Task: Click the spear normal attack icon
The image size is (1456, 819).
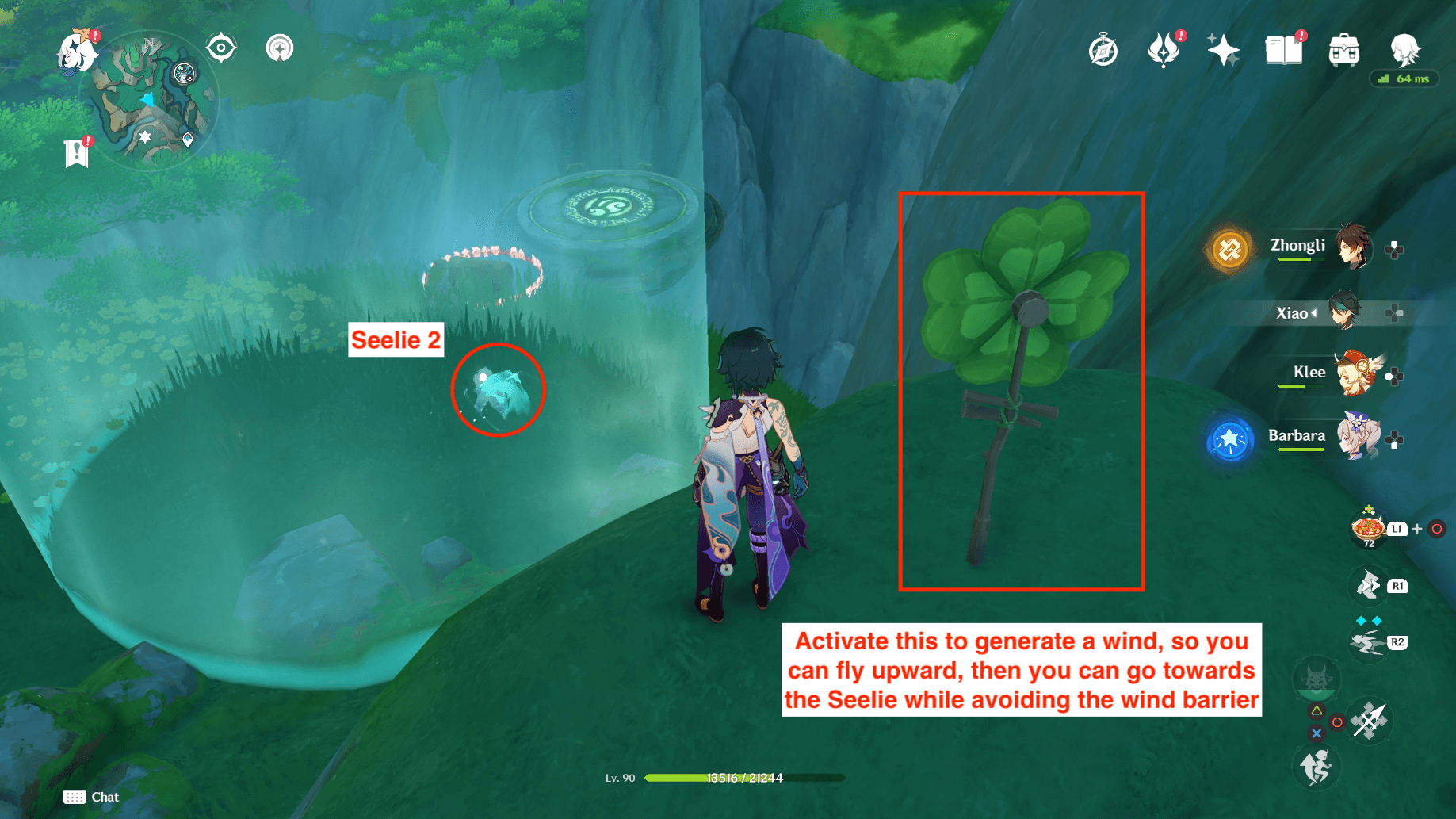Action: click(x=1370, y=721)
